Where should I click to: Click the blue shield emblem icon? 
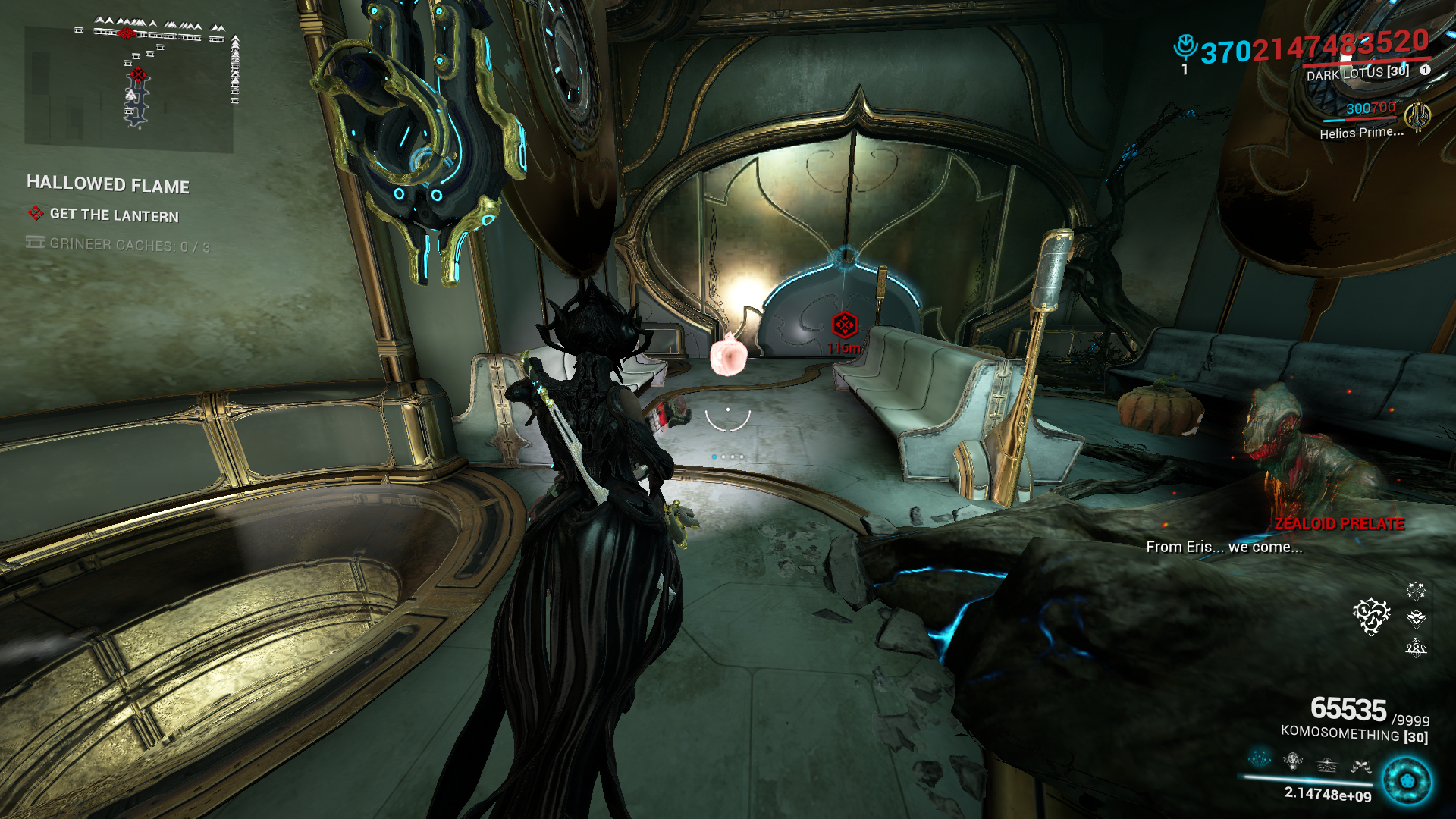[1185, 47]
